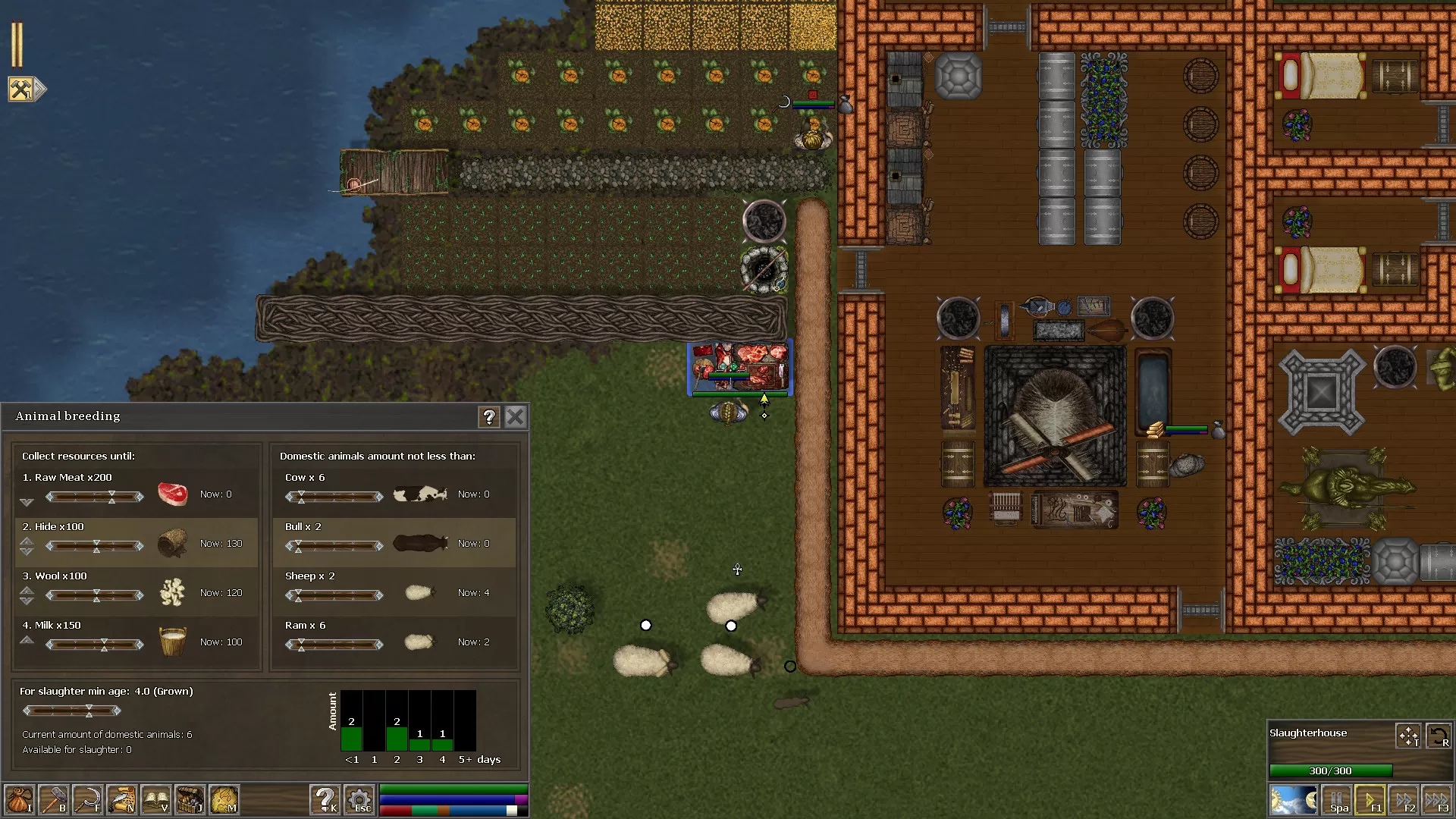Open the treasure chest menu

[190, 800]
